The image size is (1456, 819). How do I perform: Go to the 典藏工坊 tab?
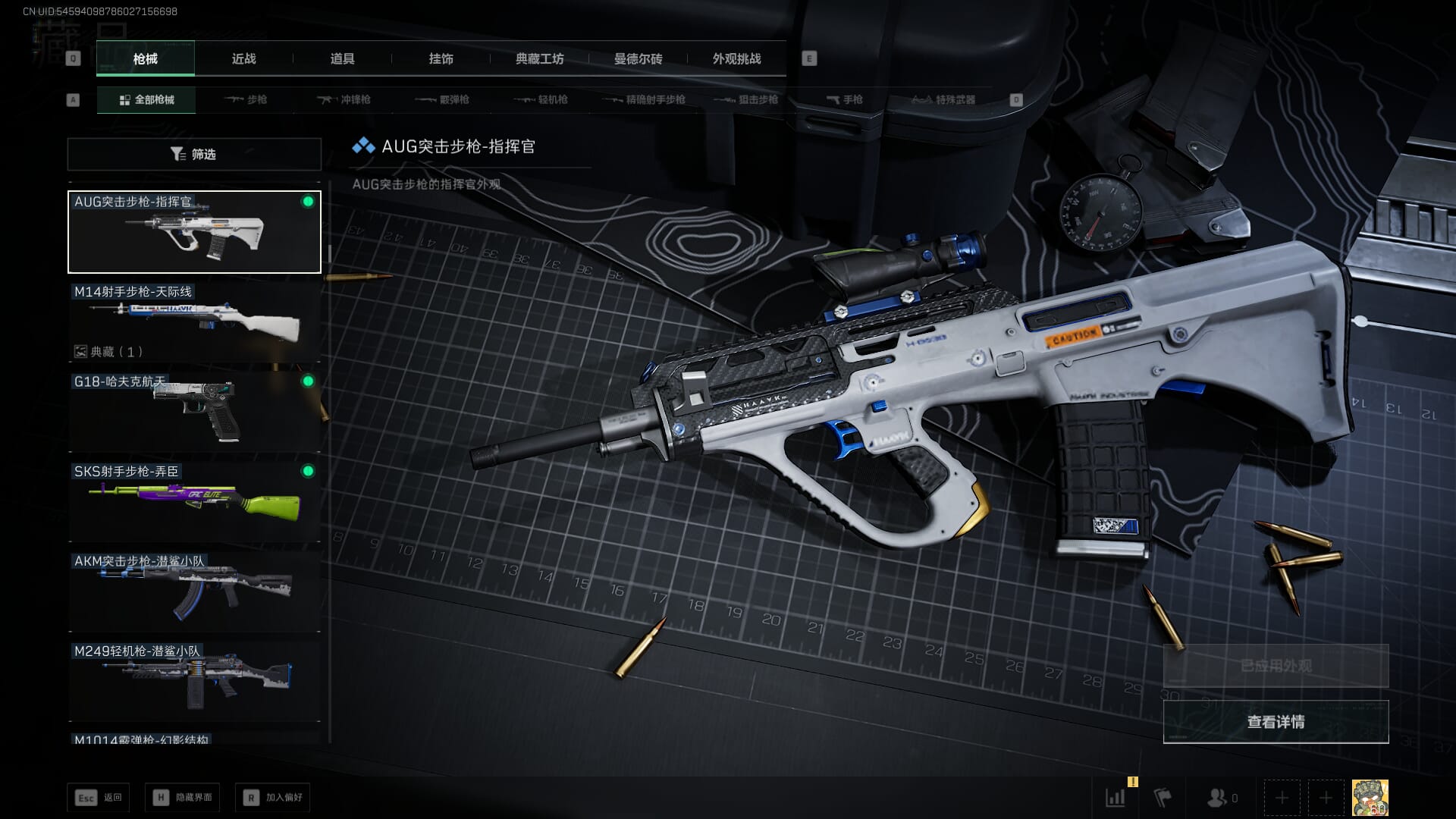coord(539,58)
